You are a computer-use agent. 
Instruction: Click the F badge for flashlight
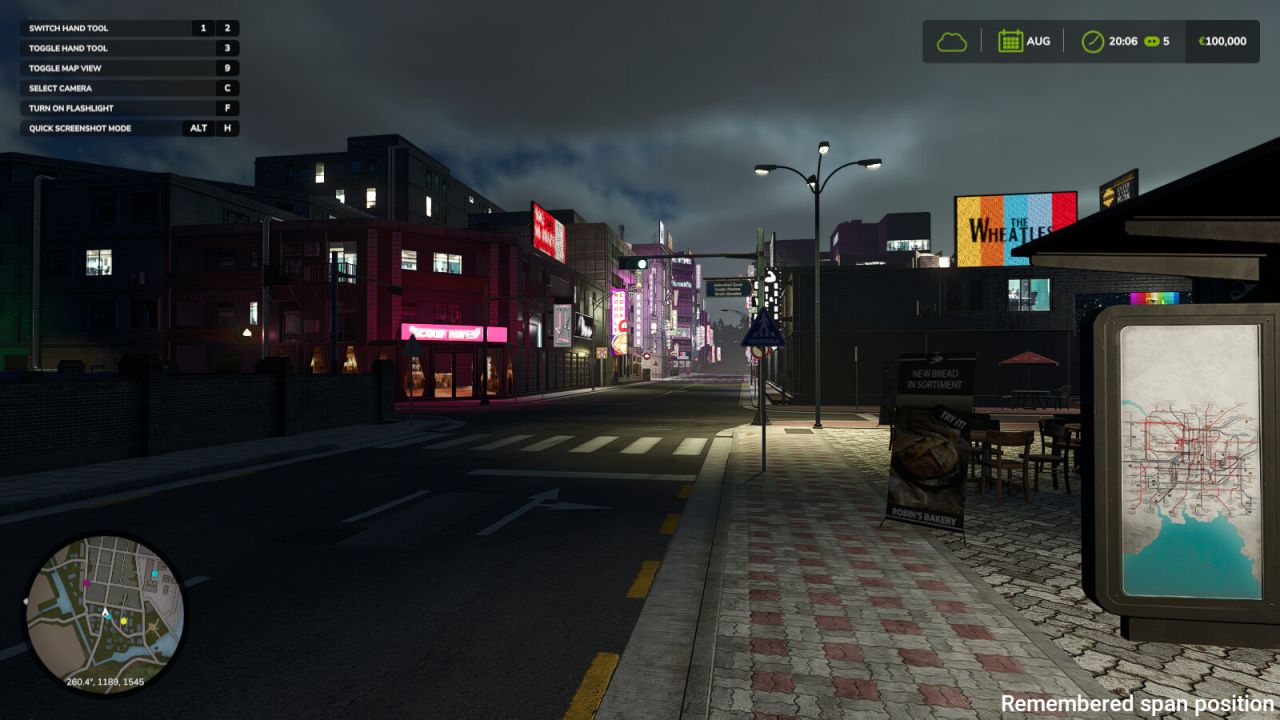coord(227,108)
